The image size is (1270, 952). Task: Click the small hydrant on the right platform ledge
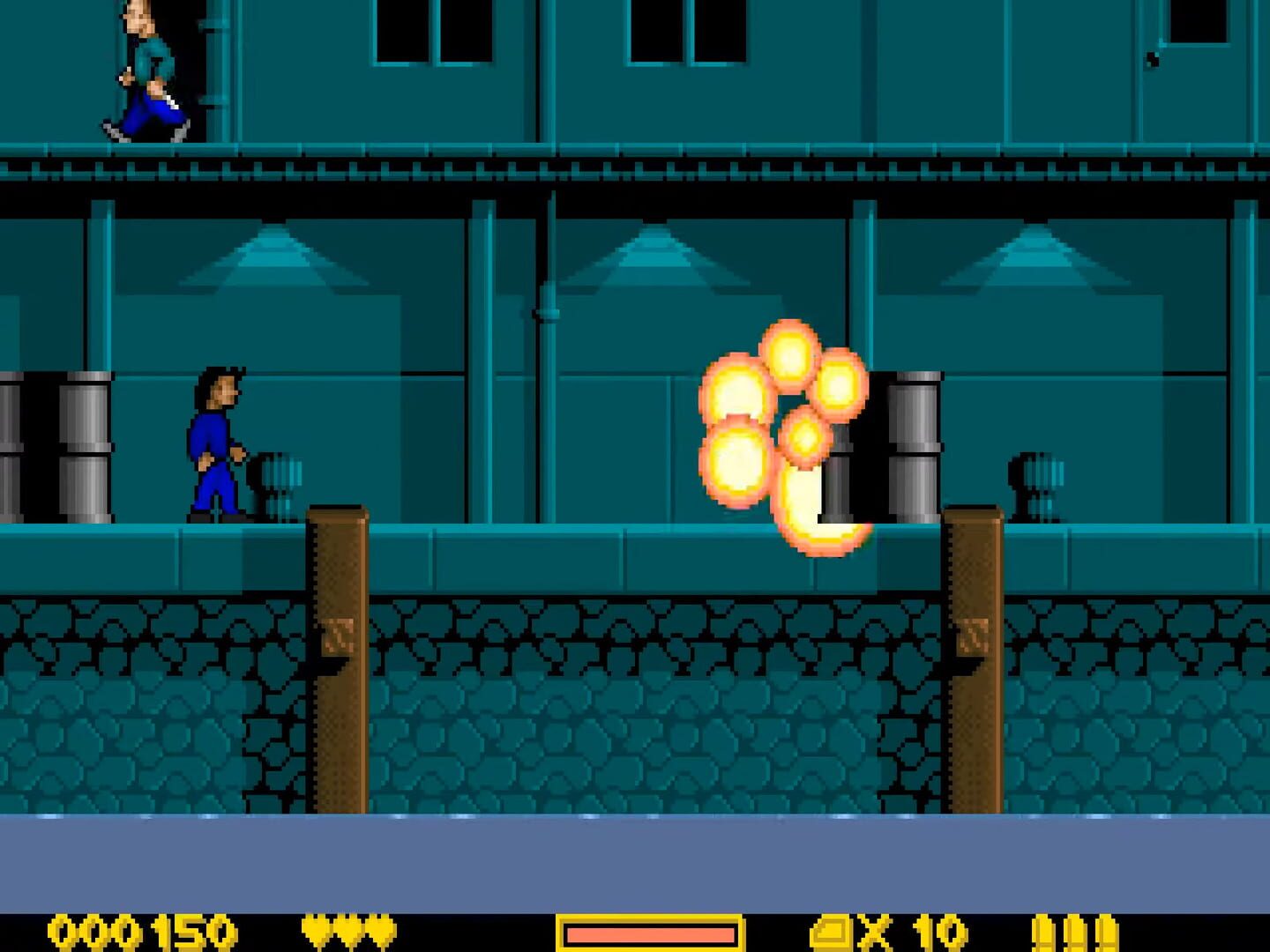tap(1032, 485)
